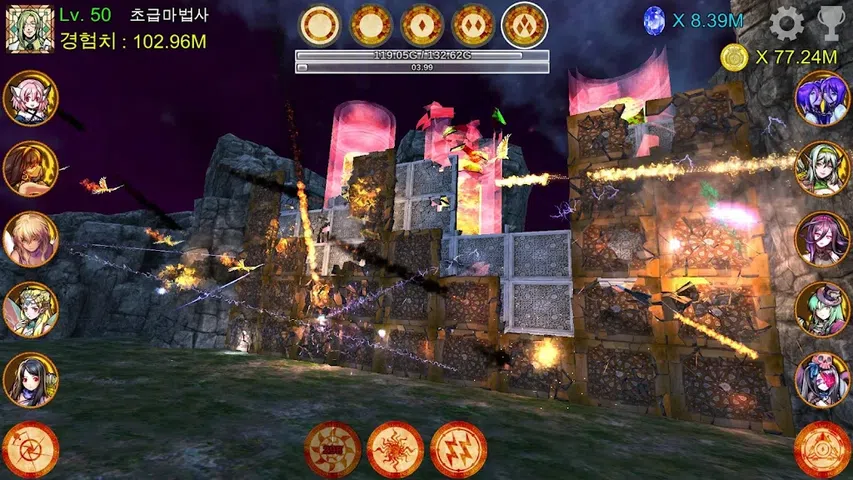Select the purple twin-headed character portrait
Image resolution: width=853 pixels, height=480 pixels.
point(822,98)
